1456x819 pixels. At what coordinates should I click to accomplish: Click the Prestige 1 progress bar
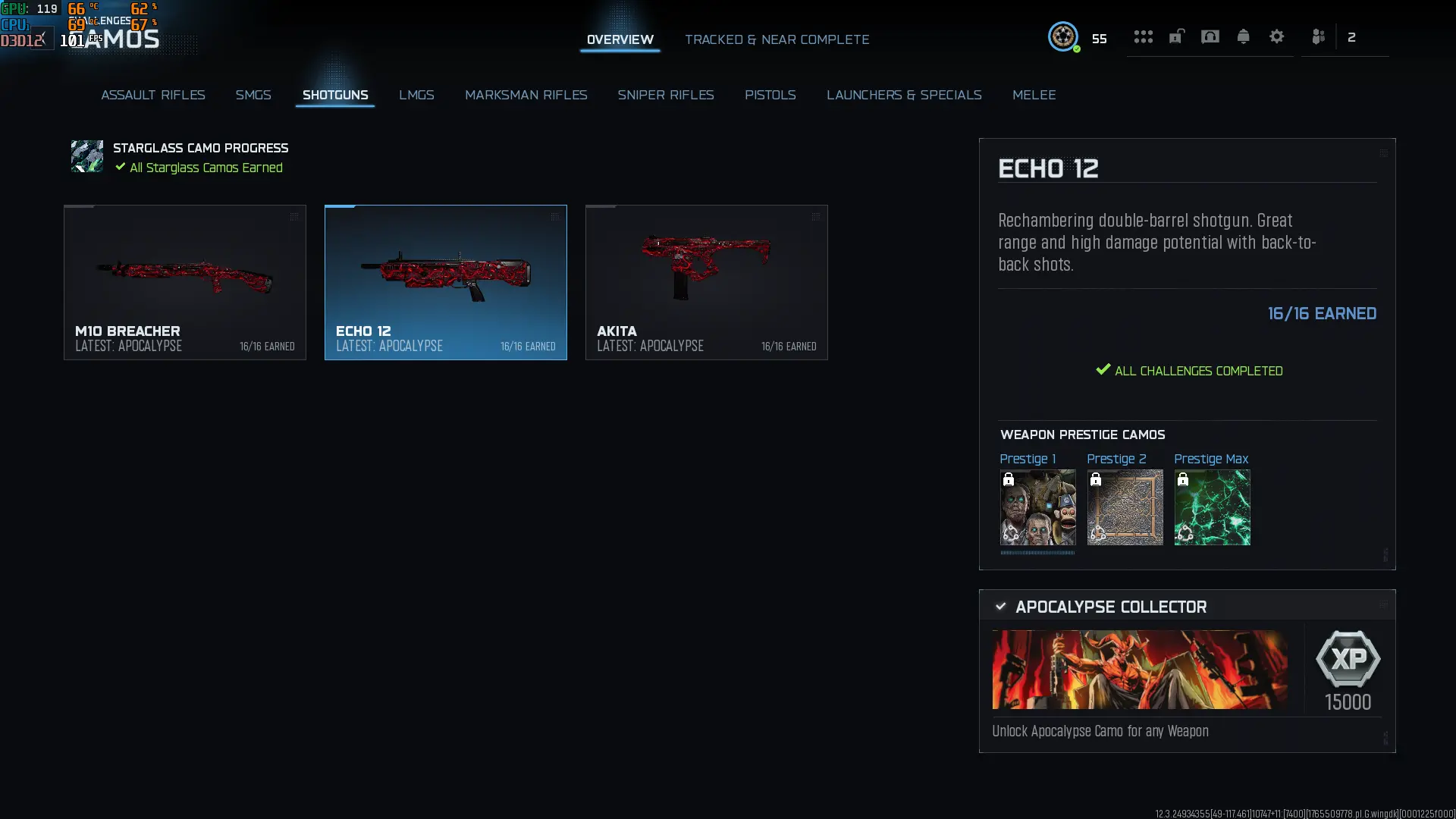pos(1037,553)
